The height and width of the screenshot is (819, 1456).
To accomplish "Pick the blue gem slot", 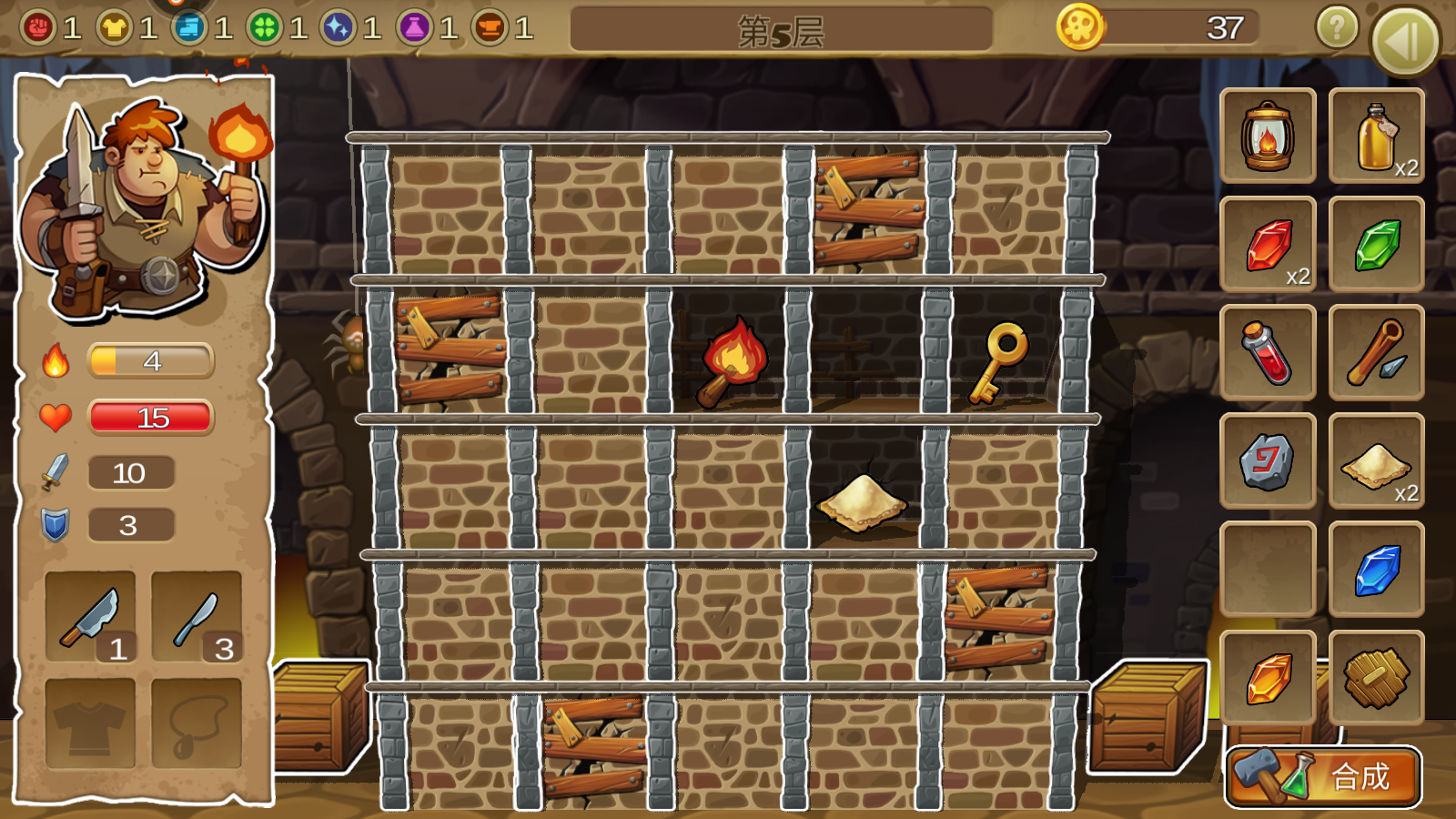I will pyautogui.click(x=1377, y=570).
